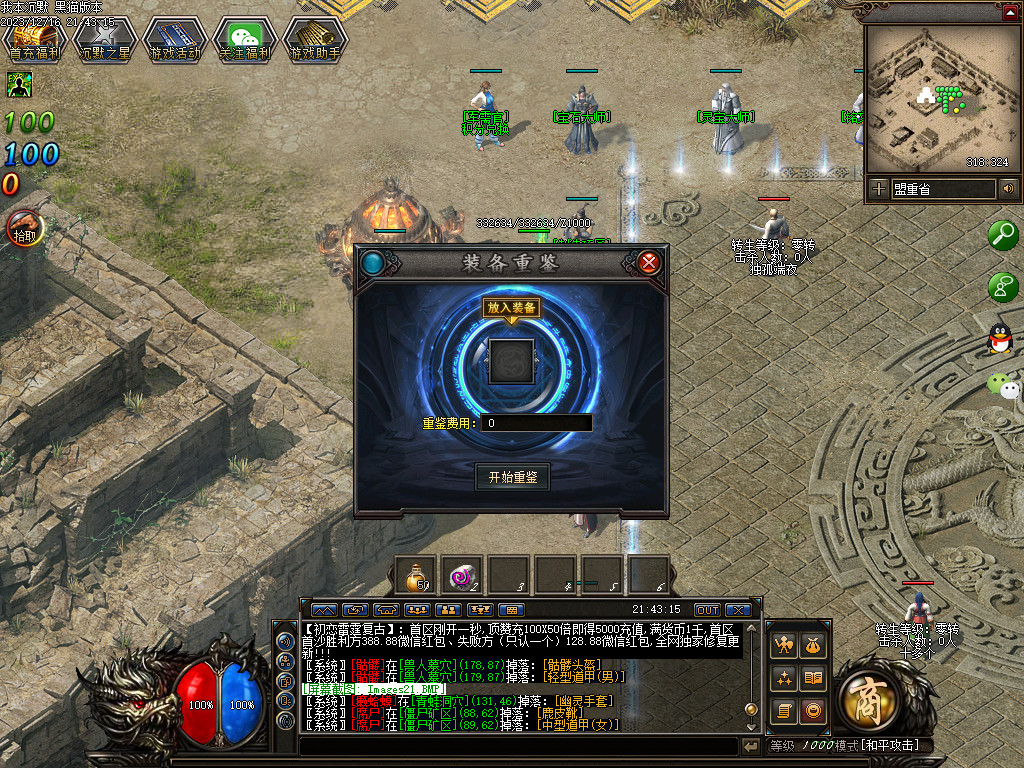Open the 游戏活动 events menu
Image resolution: width=1024 pixels, height=768 pixels.
pos(174,40)
